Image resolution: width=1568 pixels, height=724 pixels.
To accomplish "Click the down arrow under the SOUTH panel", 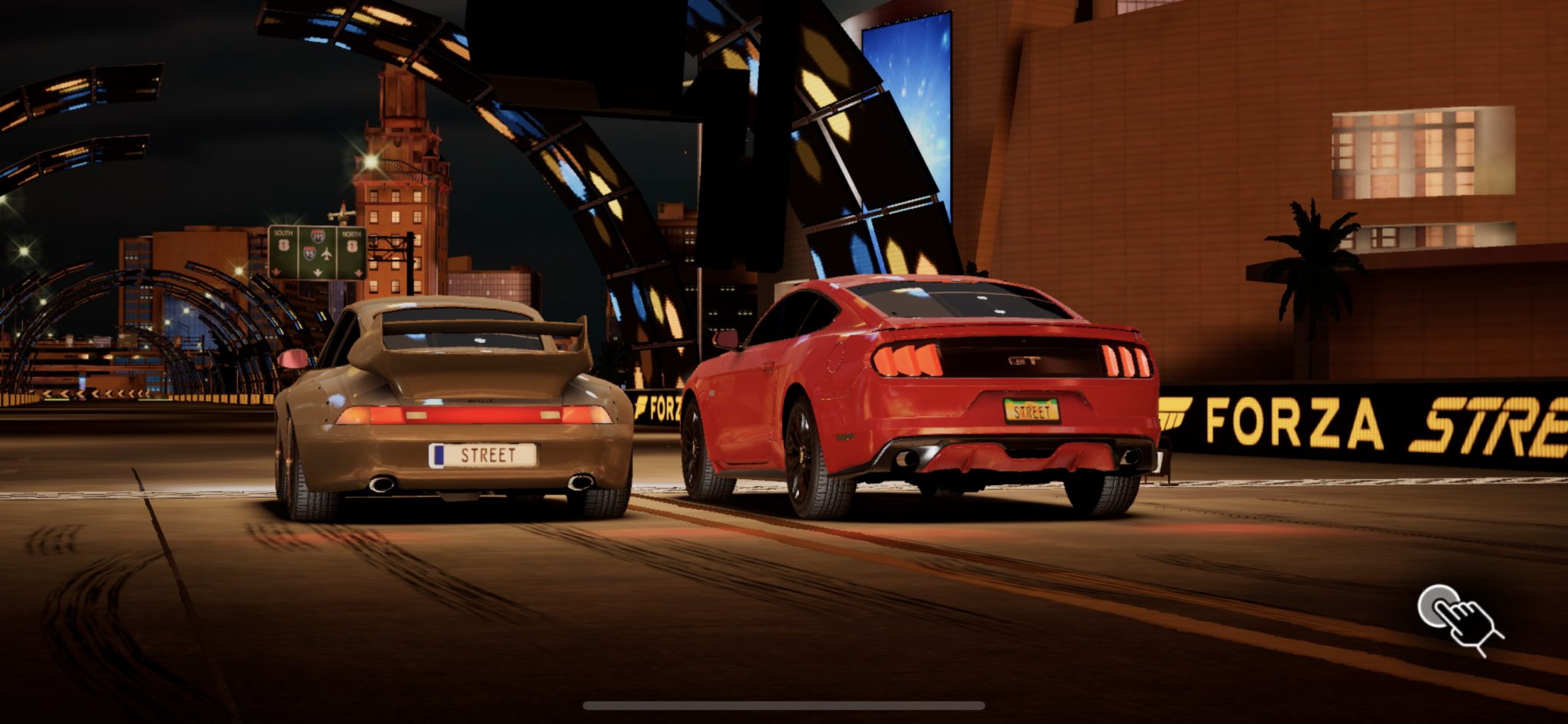I will pos(276,272).
